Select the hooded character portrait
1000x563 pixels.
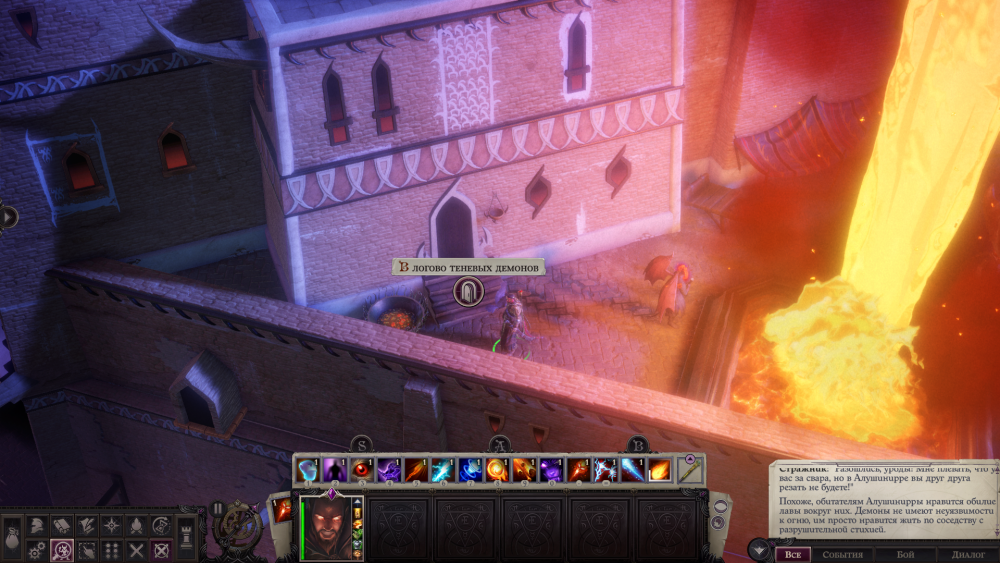326,525
